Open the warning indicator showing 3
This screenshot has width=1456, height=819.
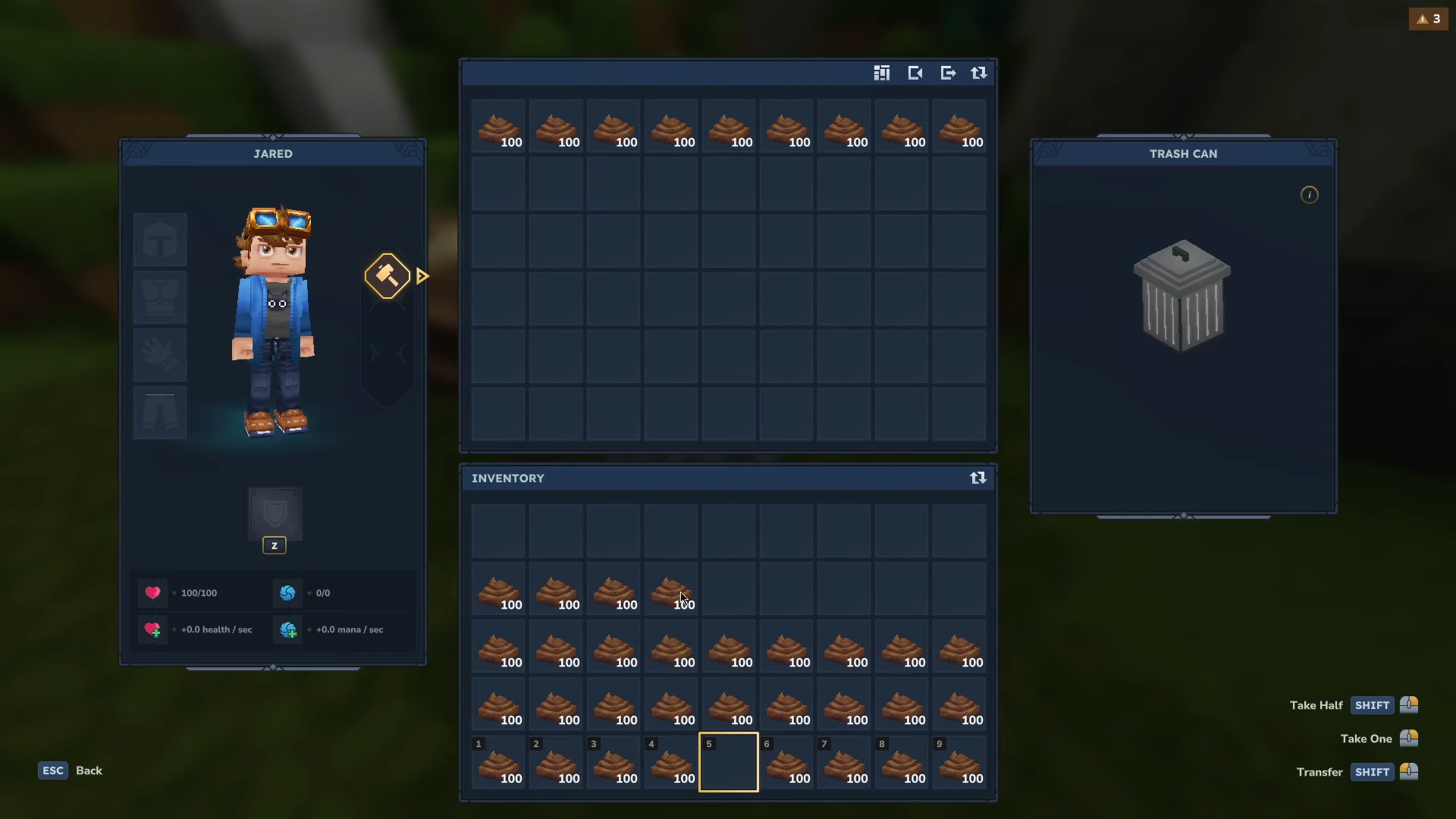coord(1428,19)
